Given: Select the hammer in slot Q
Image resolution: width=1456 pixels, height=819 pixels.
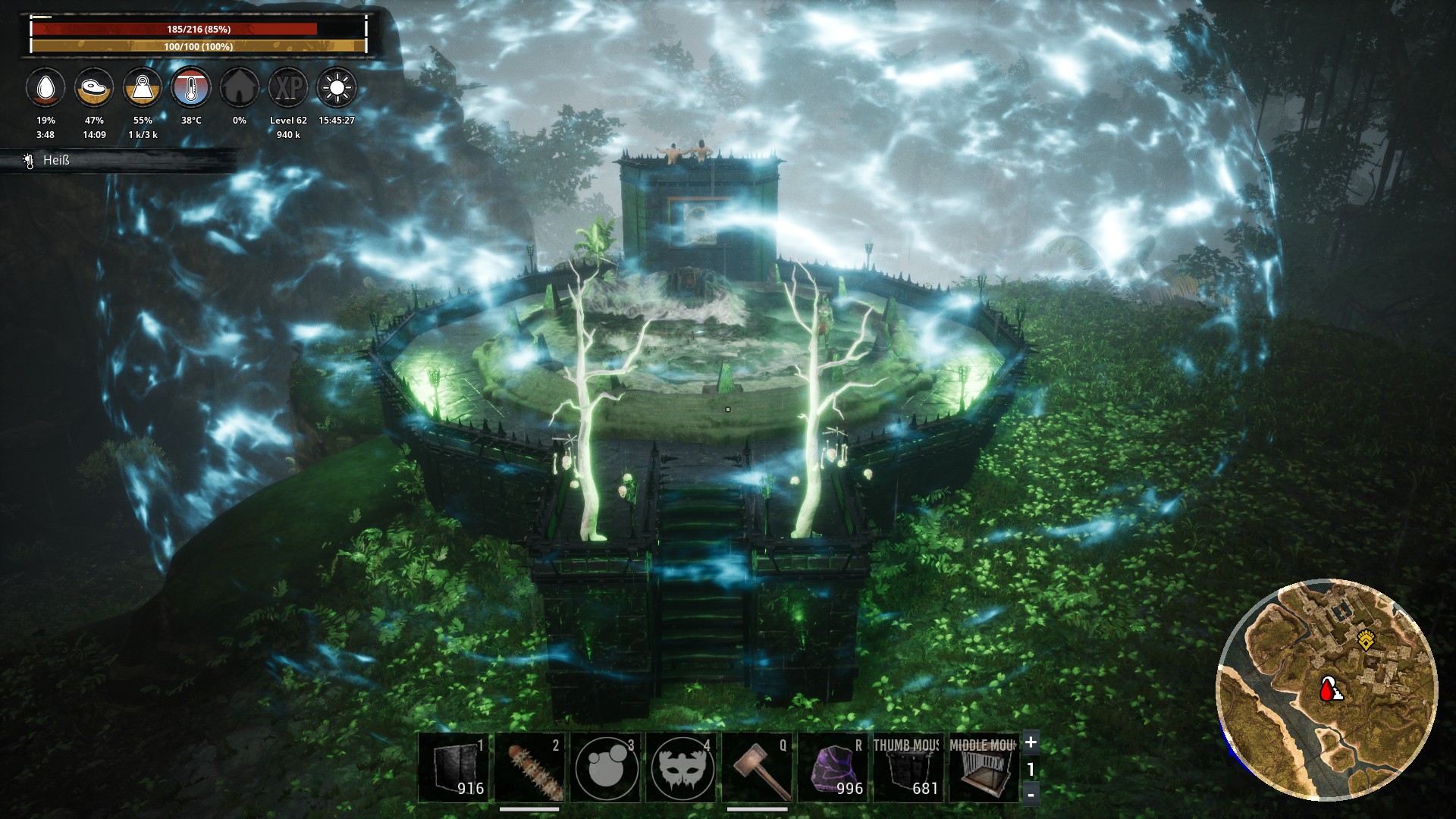Looking at the screenshot, I should coord(758,767).
